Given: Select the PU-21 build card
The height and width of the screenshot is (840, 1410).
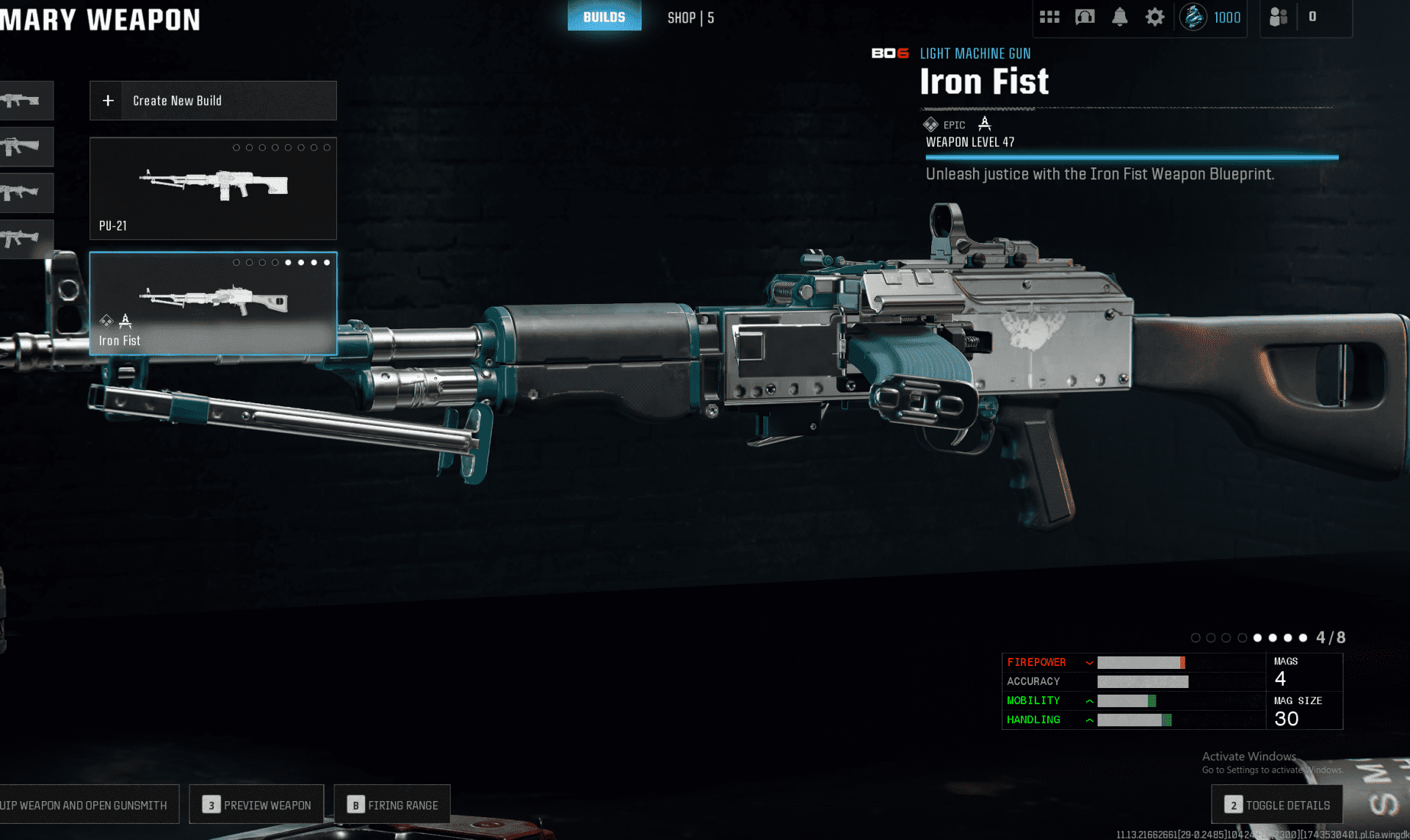Looking at the screenshot, I should click(213, 189).
